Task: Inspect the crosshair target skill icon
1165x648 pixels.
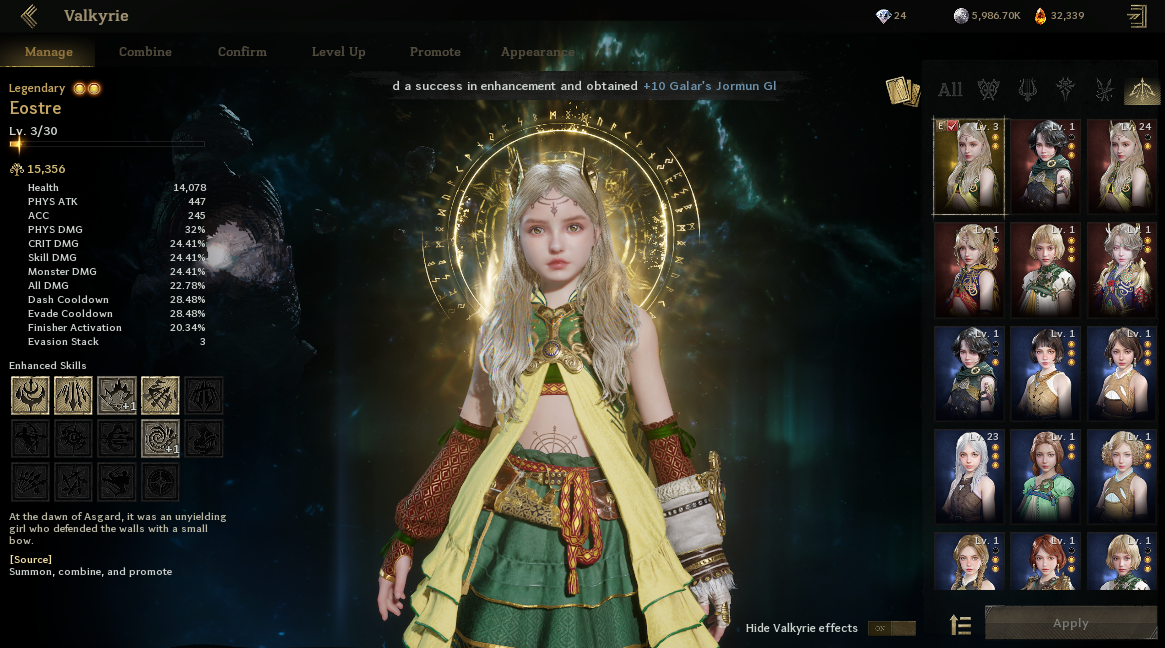Action: point(160,482)
